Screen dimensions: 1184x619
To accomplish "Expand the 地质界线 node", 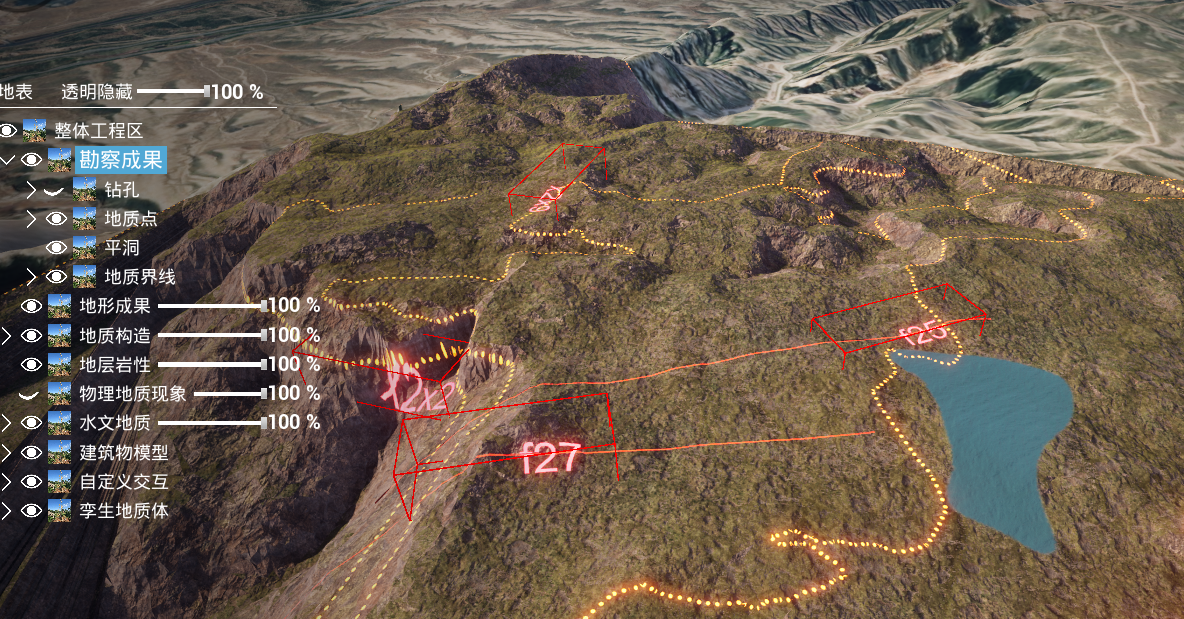I will click(31, 277).
